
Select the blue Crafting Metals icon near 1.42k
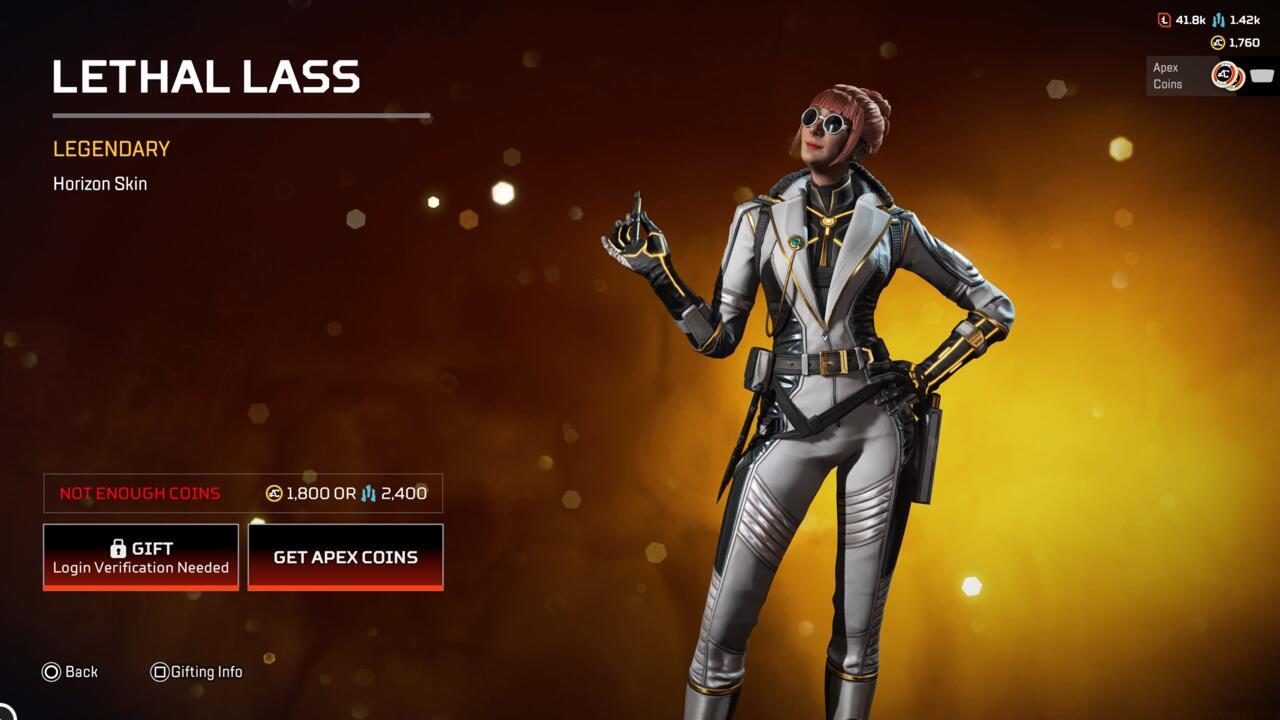tap(1218, 19)
